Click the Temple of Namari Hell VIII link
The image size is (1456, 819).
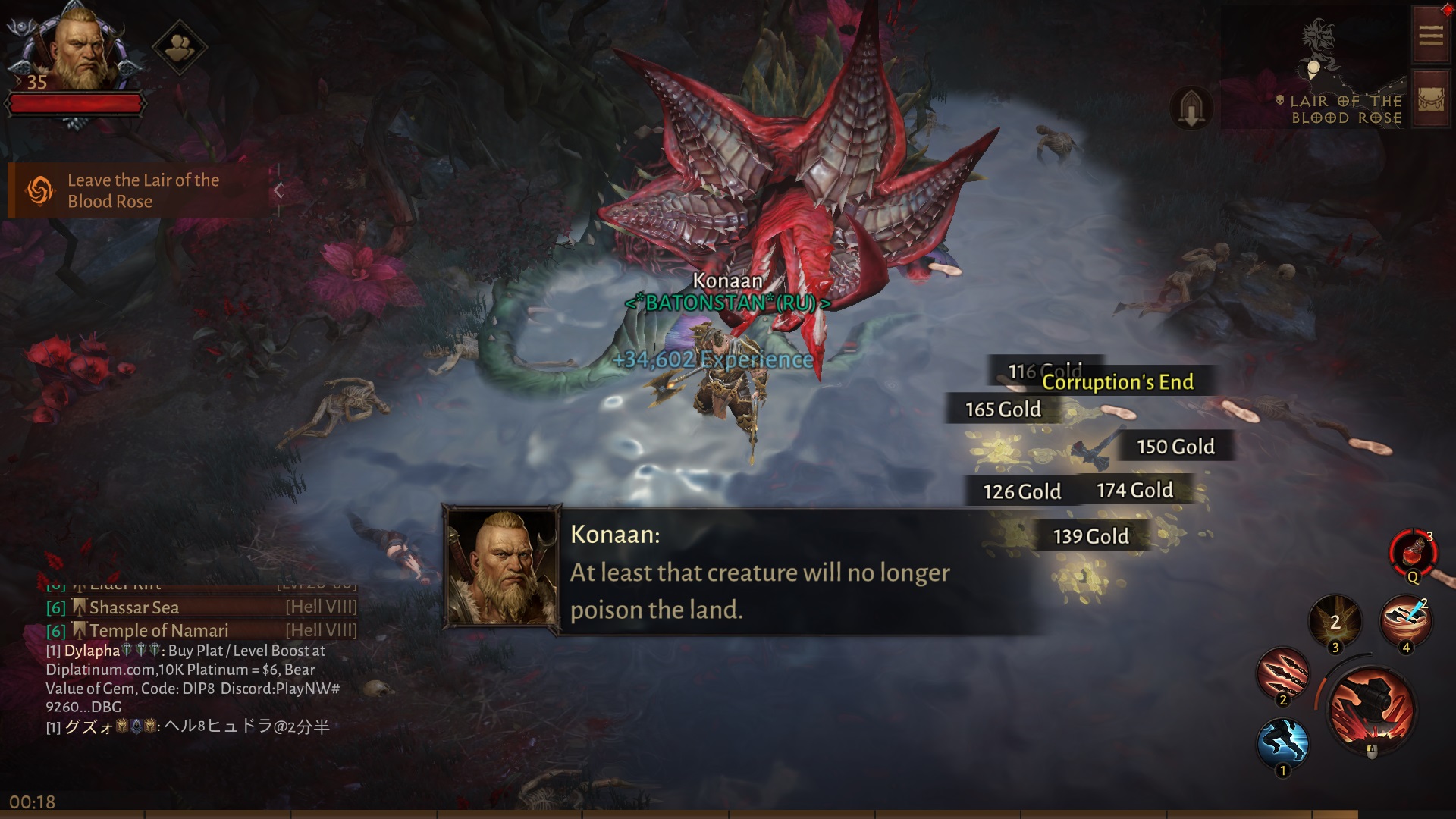coord(159,630)
